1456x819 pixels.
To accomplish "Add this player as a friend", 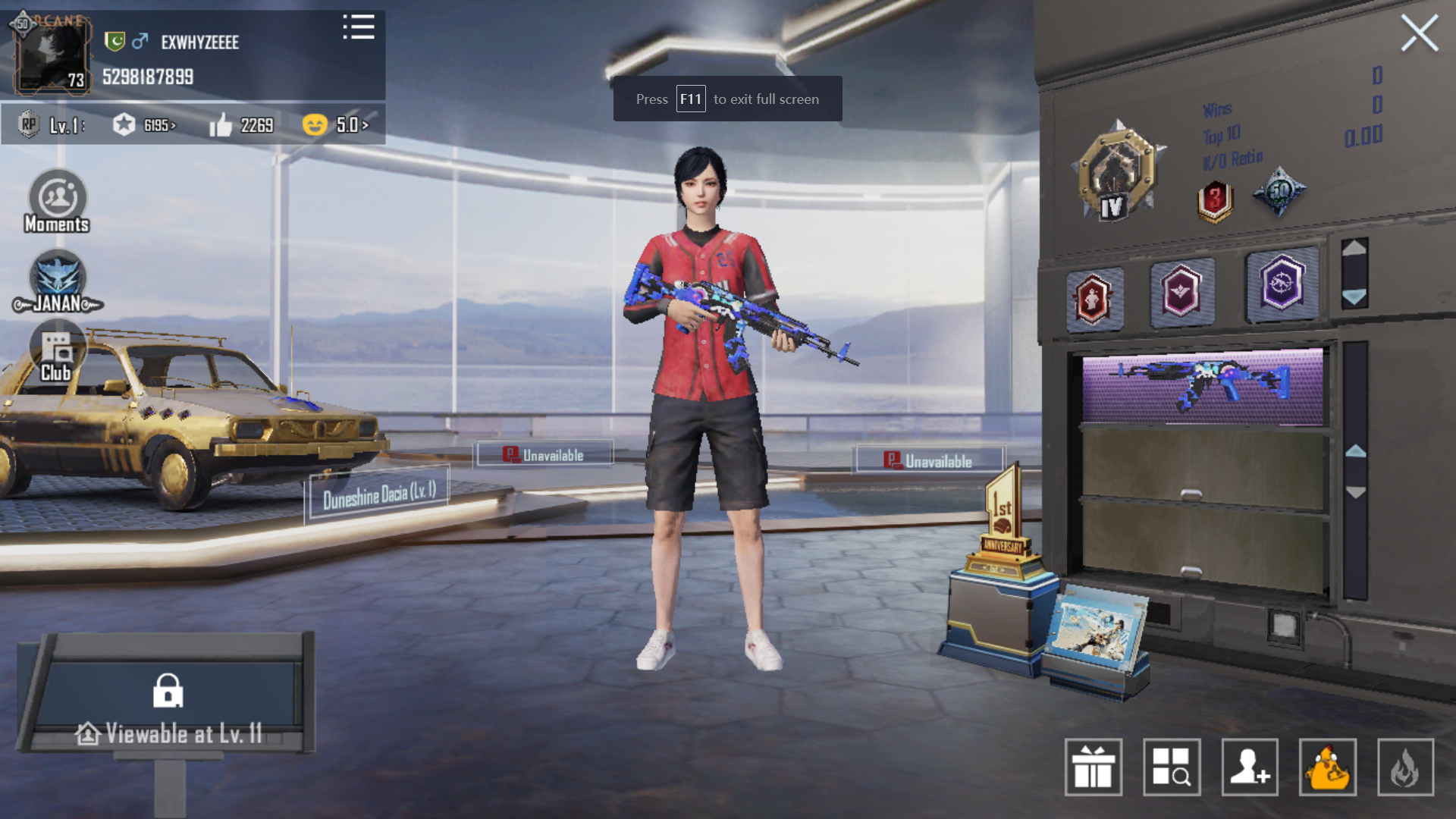I will 1250,767.
